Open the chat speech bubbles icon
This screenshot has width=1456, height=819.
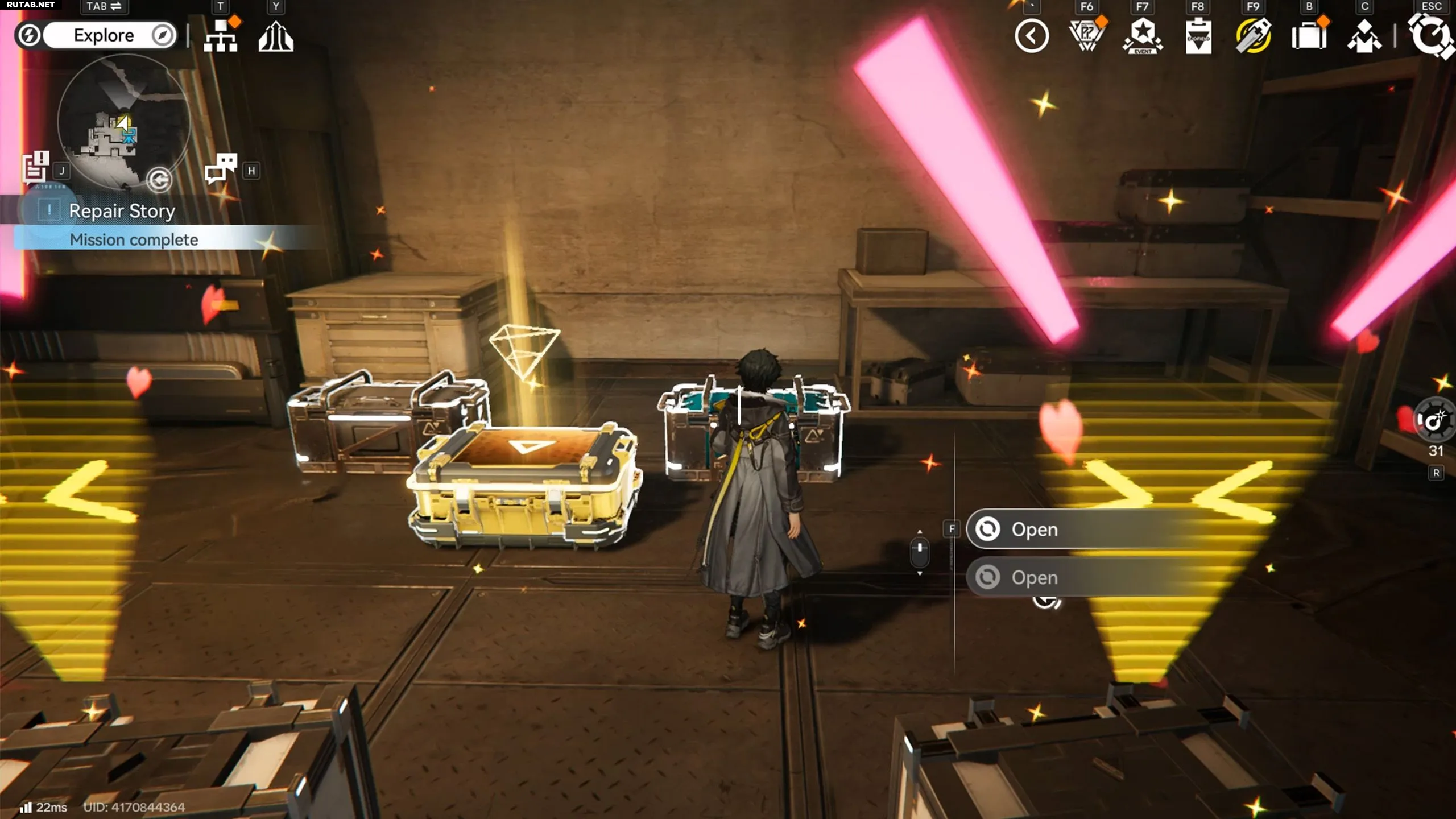click(221, 168)
